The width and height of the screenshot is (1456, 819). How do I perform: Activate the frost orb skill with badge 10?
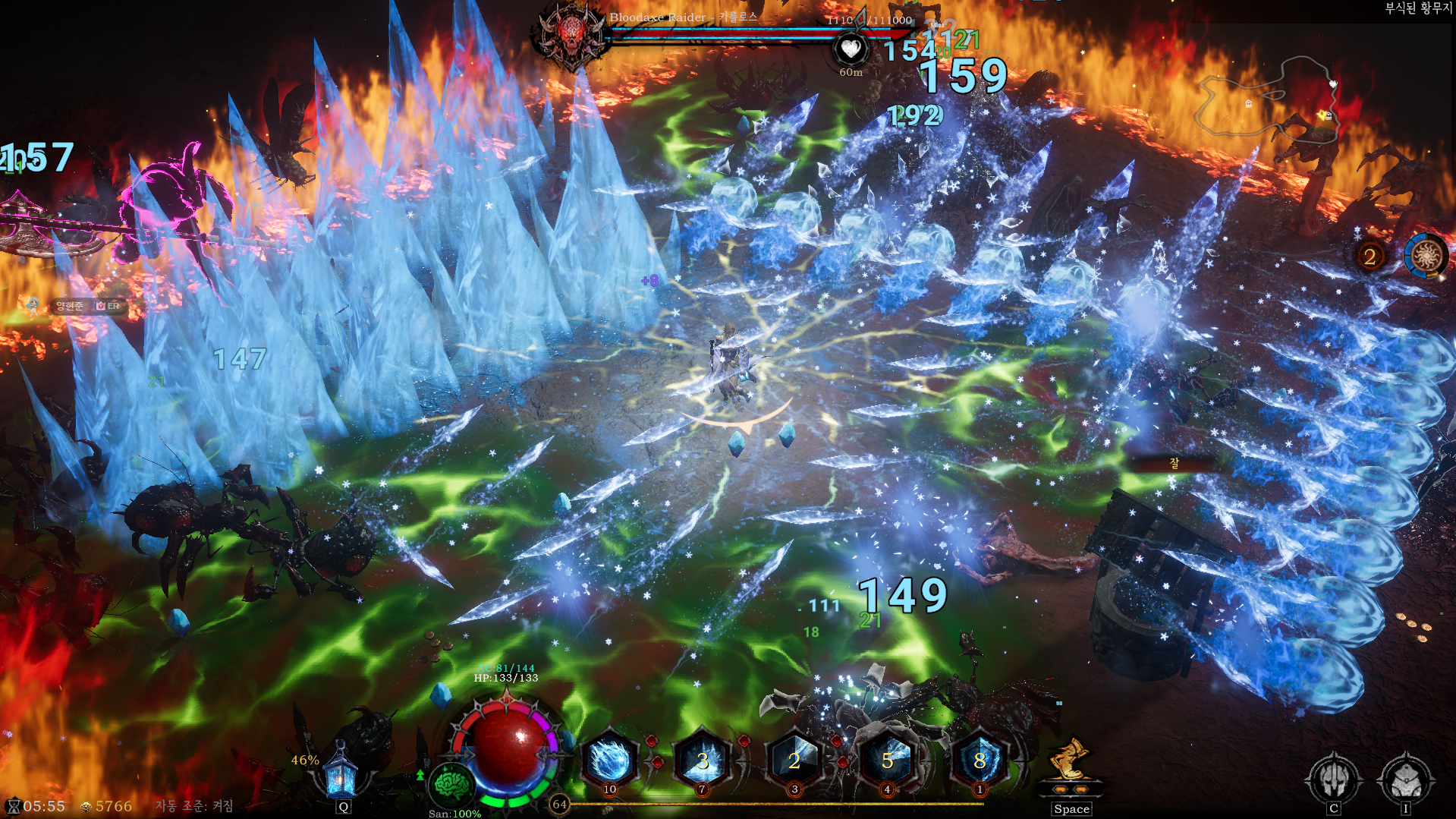(x=609, y=761)
